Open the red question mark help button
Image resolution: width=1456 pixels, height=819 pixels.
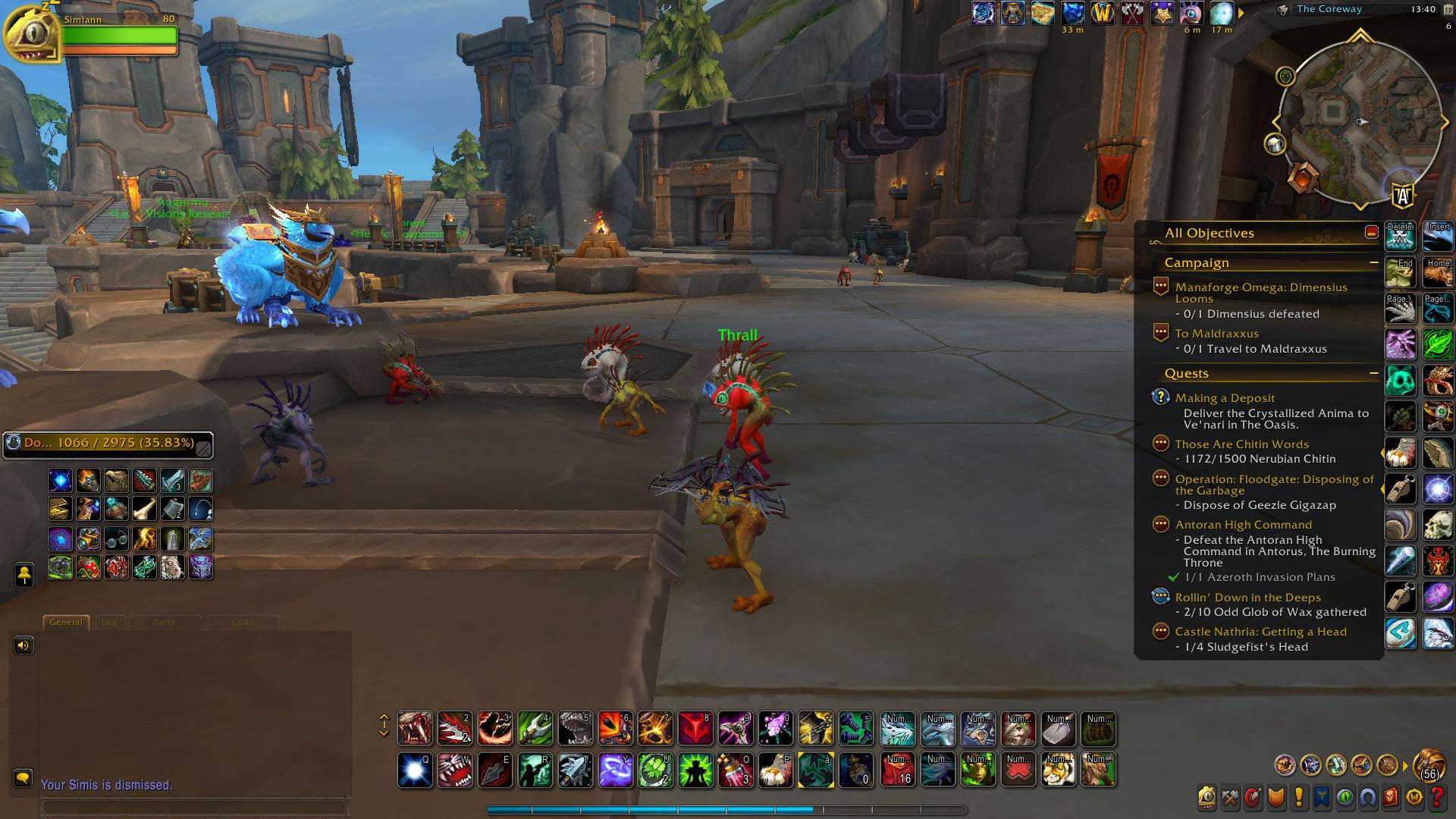(x=1436, y=797)
